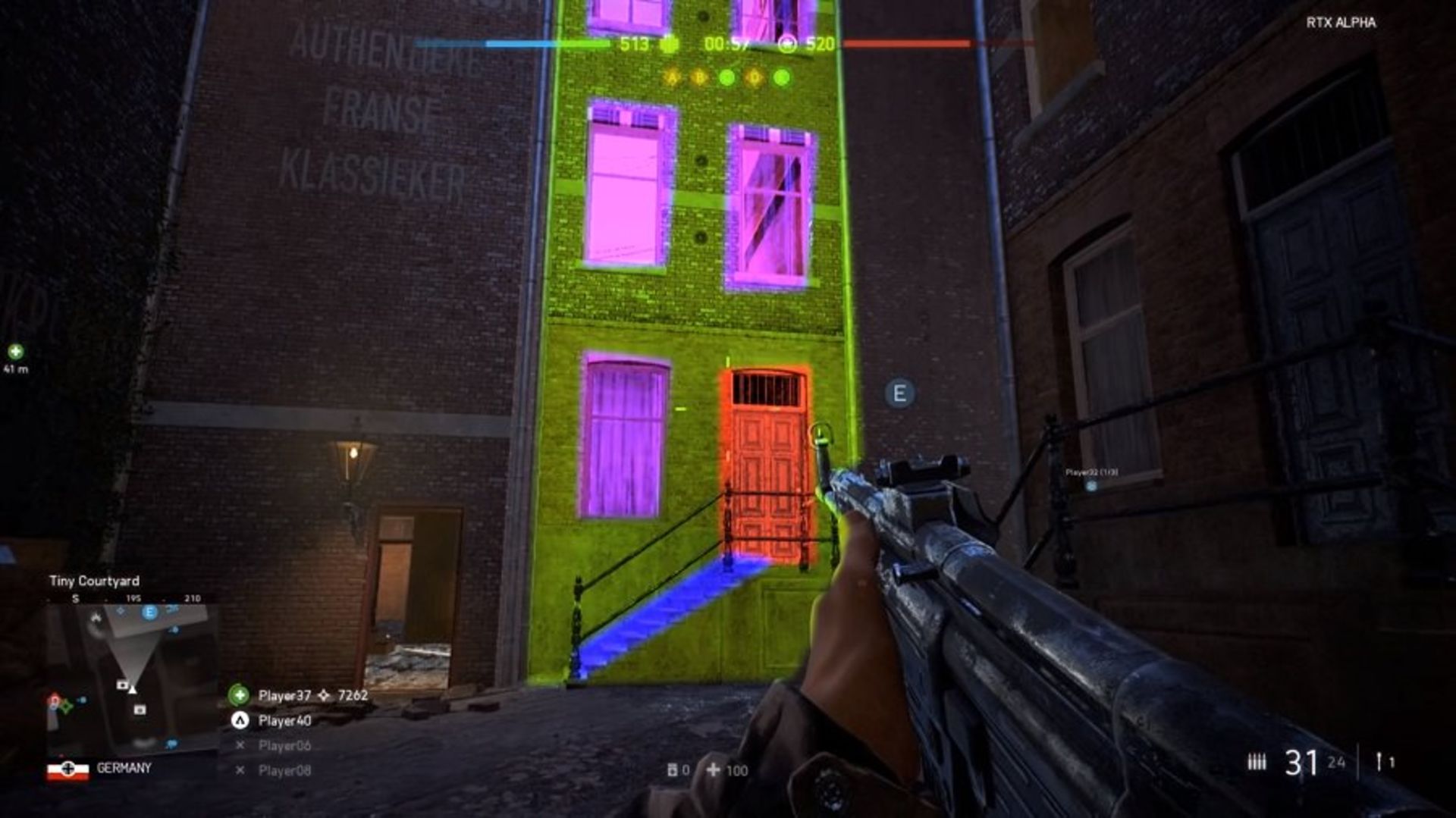Click the Germany faction flag icon
The width and height of the screenshot is (1456, 818).
[x=67, y=769]
